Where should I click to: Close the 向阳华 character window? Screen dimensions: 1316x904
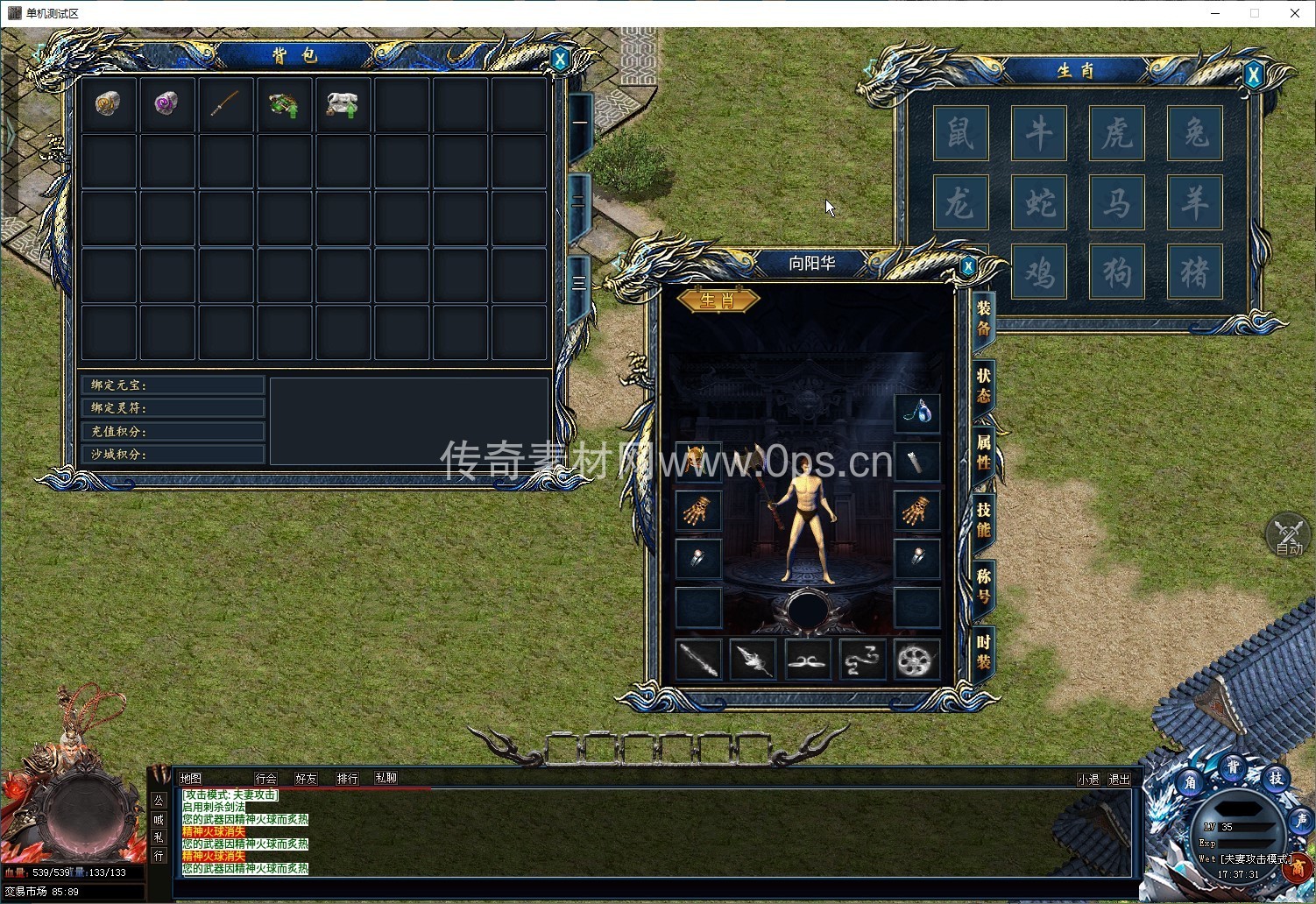pyautogui.click(x=967, y=266)
